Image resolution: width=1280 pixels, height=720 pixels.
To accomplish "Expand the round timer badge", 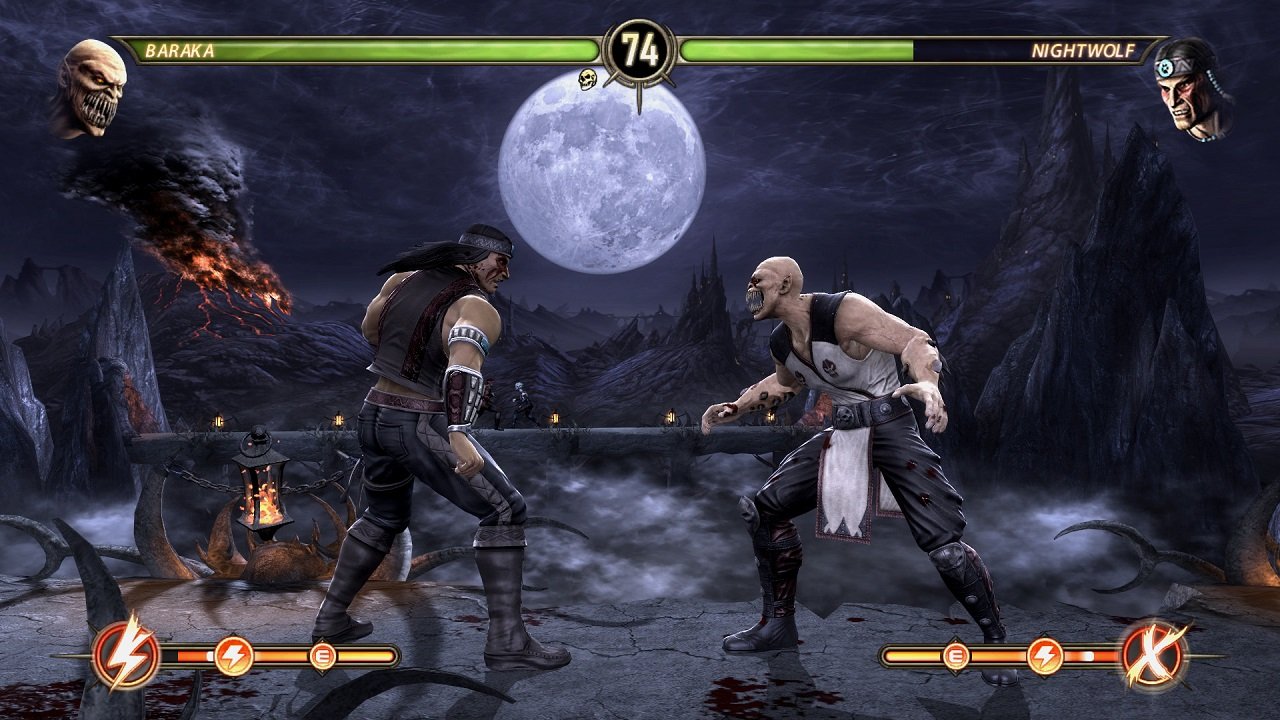I will pyautogui.click(x=640, y=47).
